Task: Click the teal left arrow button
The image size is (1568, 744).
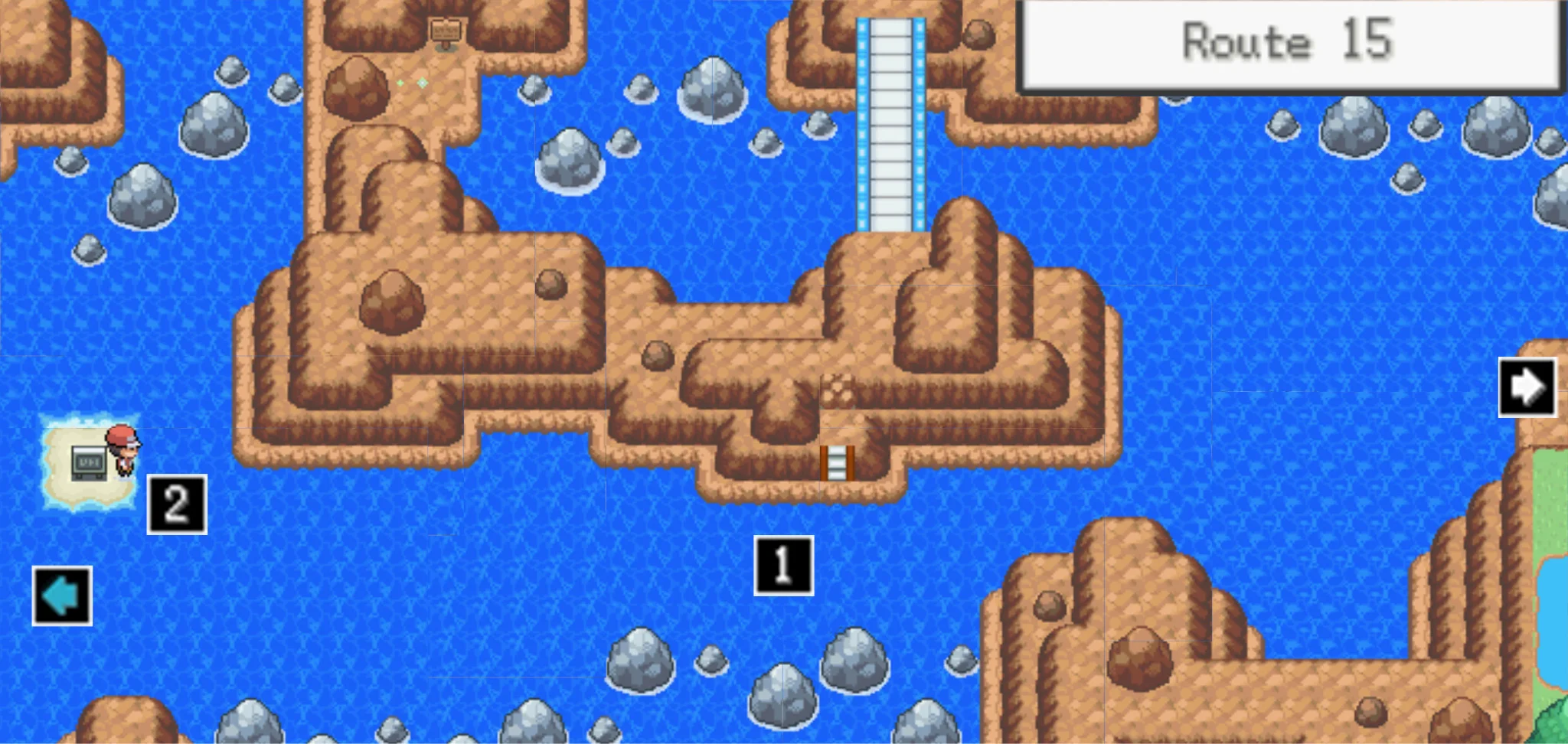Action: [x=62, y=596]
